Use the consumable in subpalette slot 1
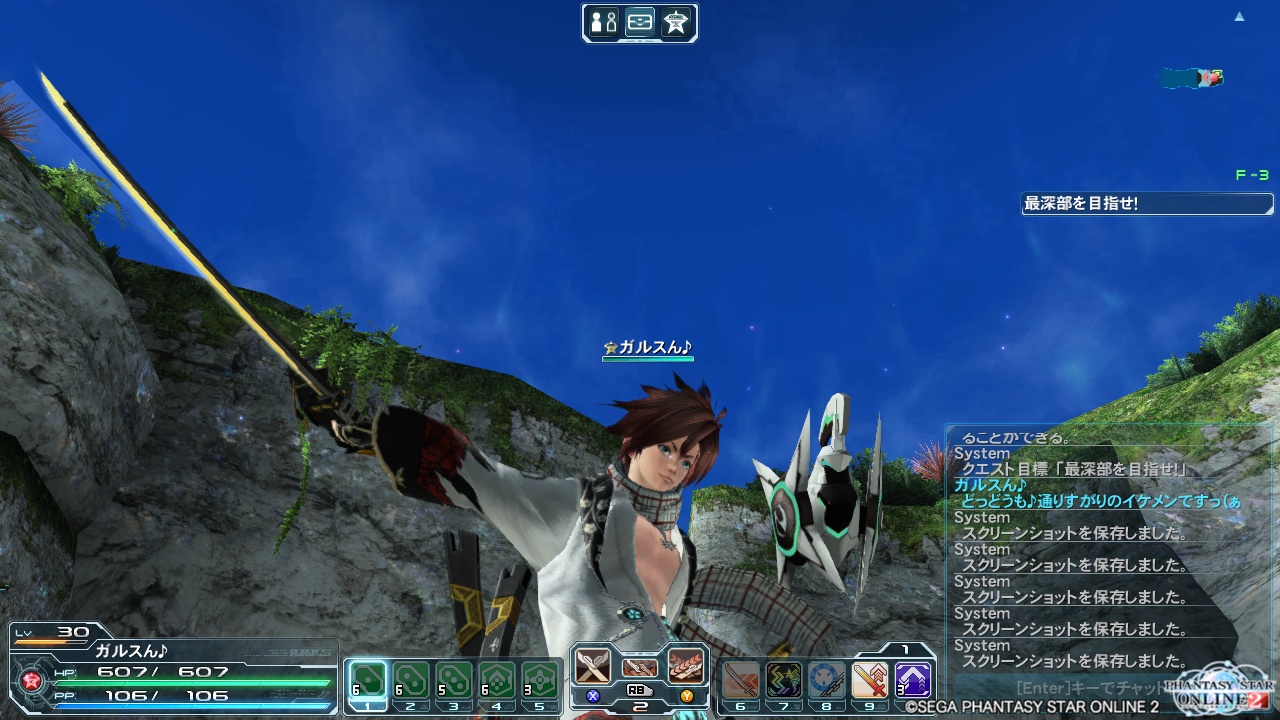Image resolution: width=1280 pixels, height=720 pixels. click(x=369, y=682)
